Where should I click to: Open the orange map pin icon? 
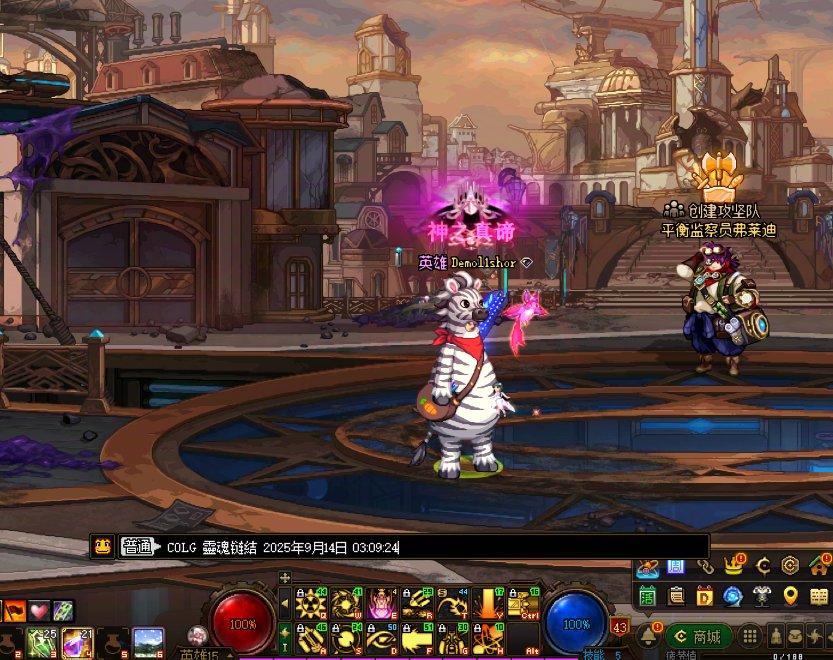coord(790,596)
